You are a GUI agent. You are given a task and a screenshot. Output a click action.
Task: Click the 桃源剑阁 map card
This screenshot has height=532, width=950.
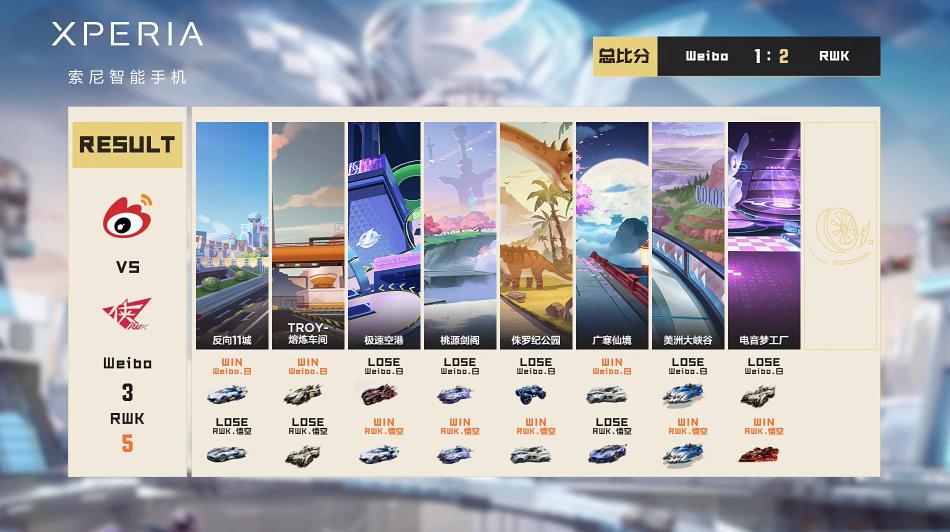pyautogui.click(x=460, y=235)
